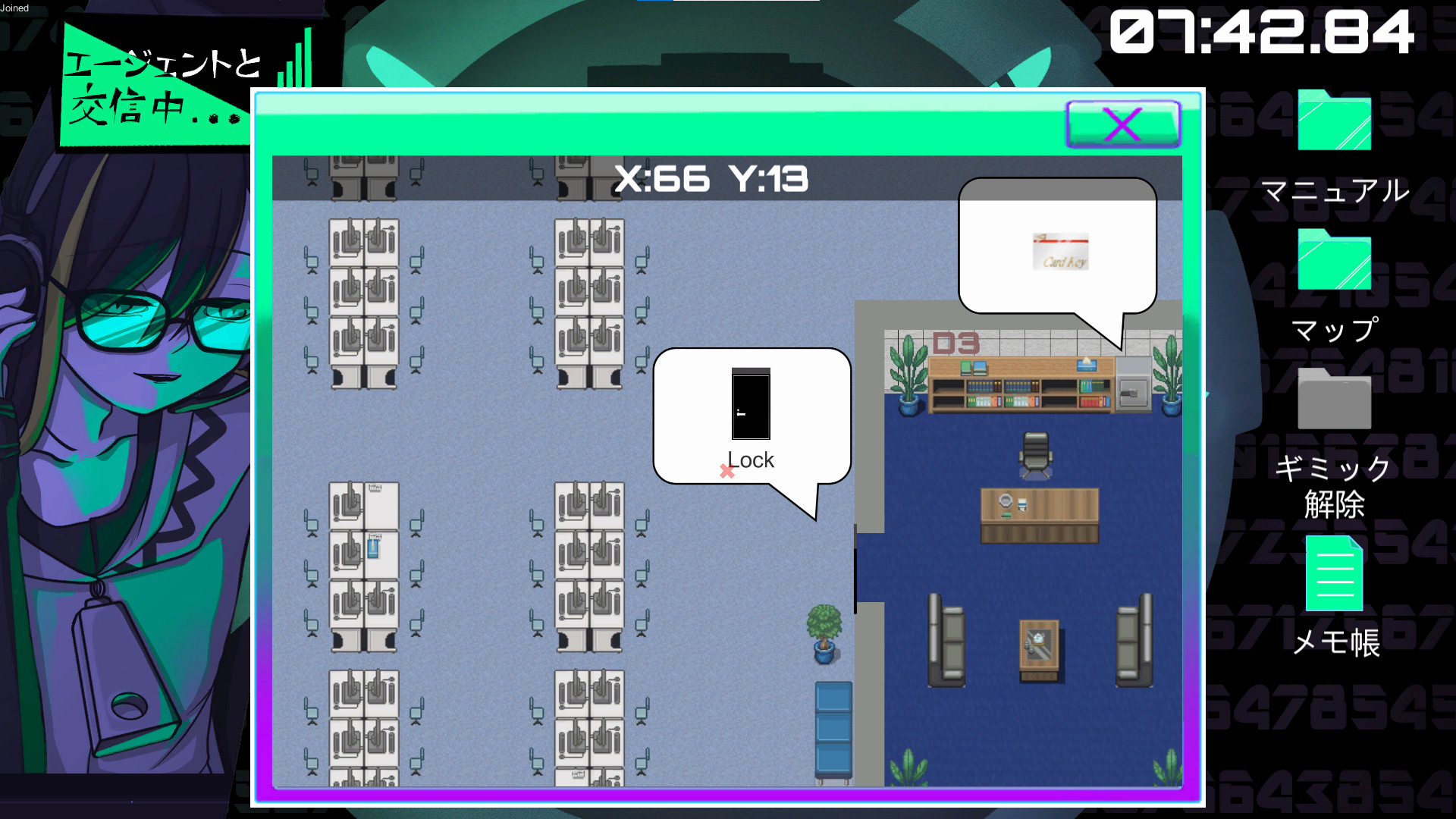Click the locked door icon above Lock label

(x=750, y=406)
